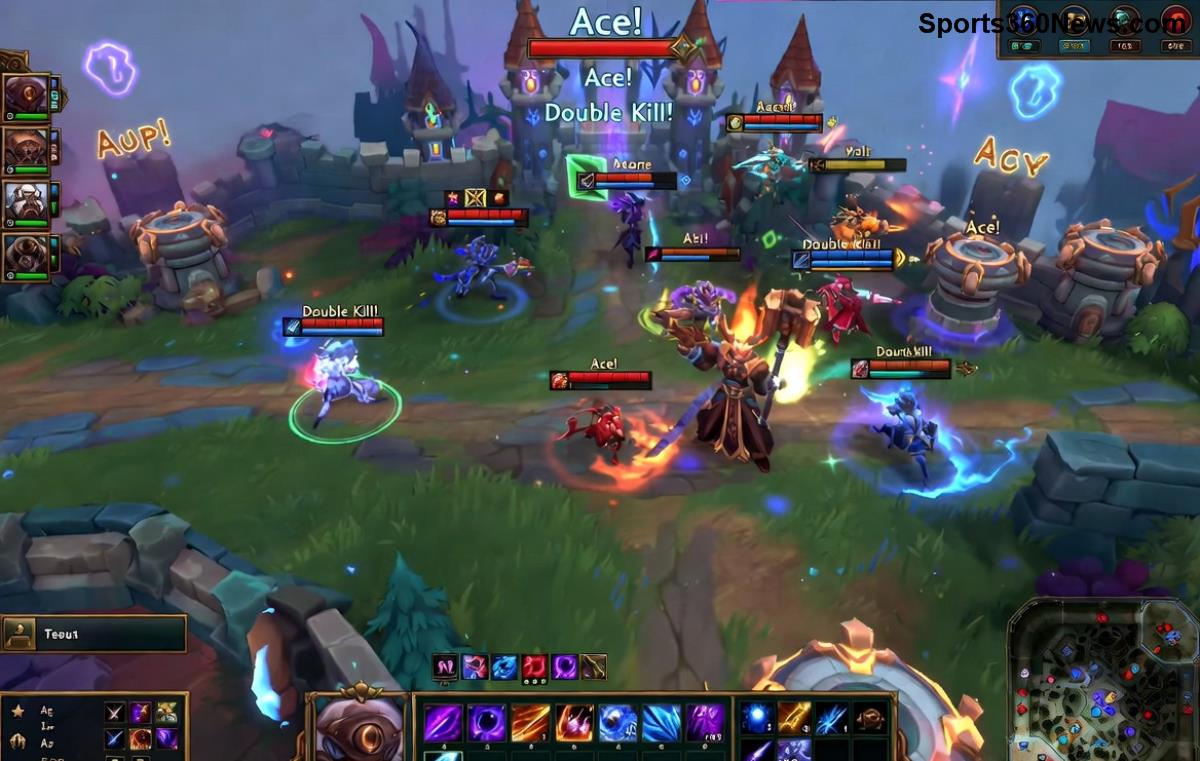
Task: Select the crossed swords icon in stats panel
Action: pyautogui.click(x=116, y=712)
